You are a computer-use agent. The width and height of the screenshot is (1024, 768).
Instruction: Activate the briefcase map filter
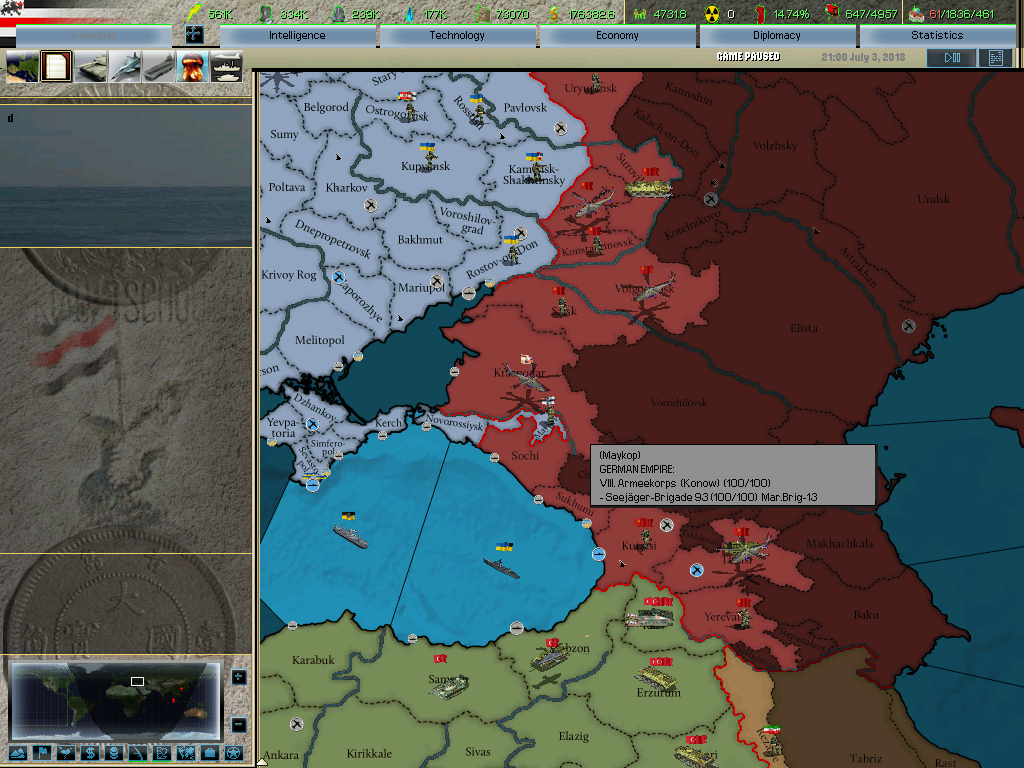[210, 753]
